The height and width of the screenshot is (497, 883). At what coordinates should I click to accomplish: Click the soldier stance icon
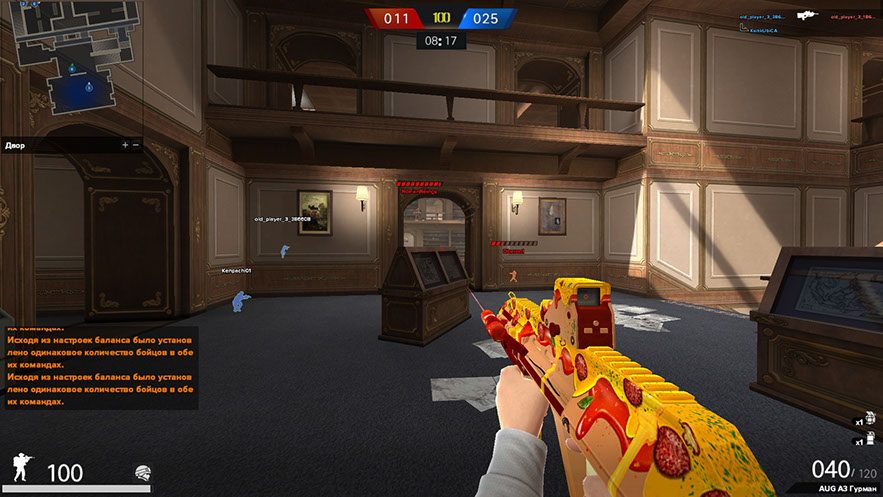tap(23, 467)
